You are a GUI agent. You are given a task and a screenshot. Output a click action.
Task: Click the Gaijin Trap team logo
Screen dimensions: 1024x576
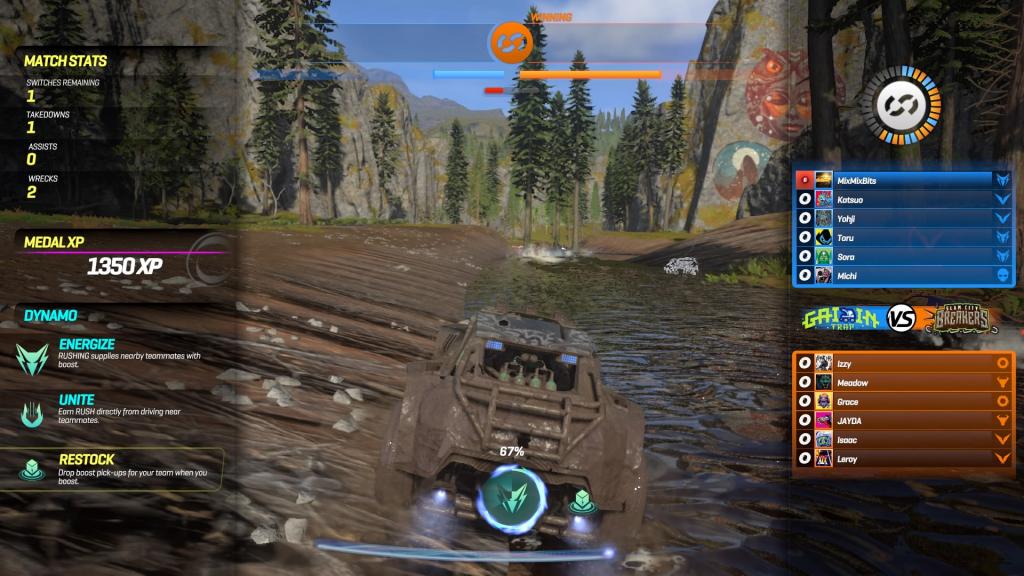point(842,319)
